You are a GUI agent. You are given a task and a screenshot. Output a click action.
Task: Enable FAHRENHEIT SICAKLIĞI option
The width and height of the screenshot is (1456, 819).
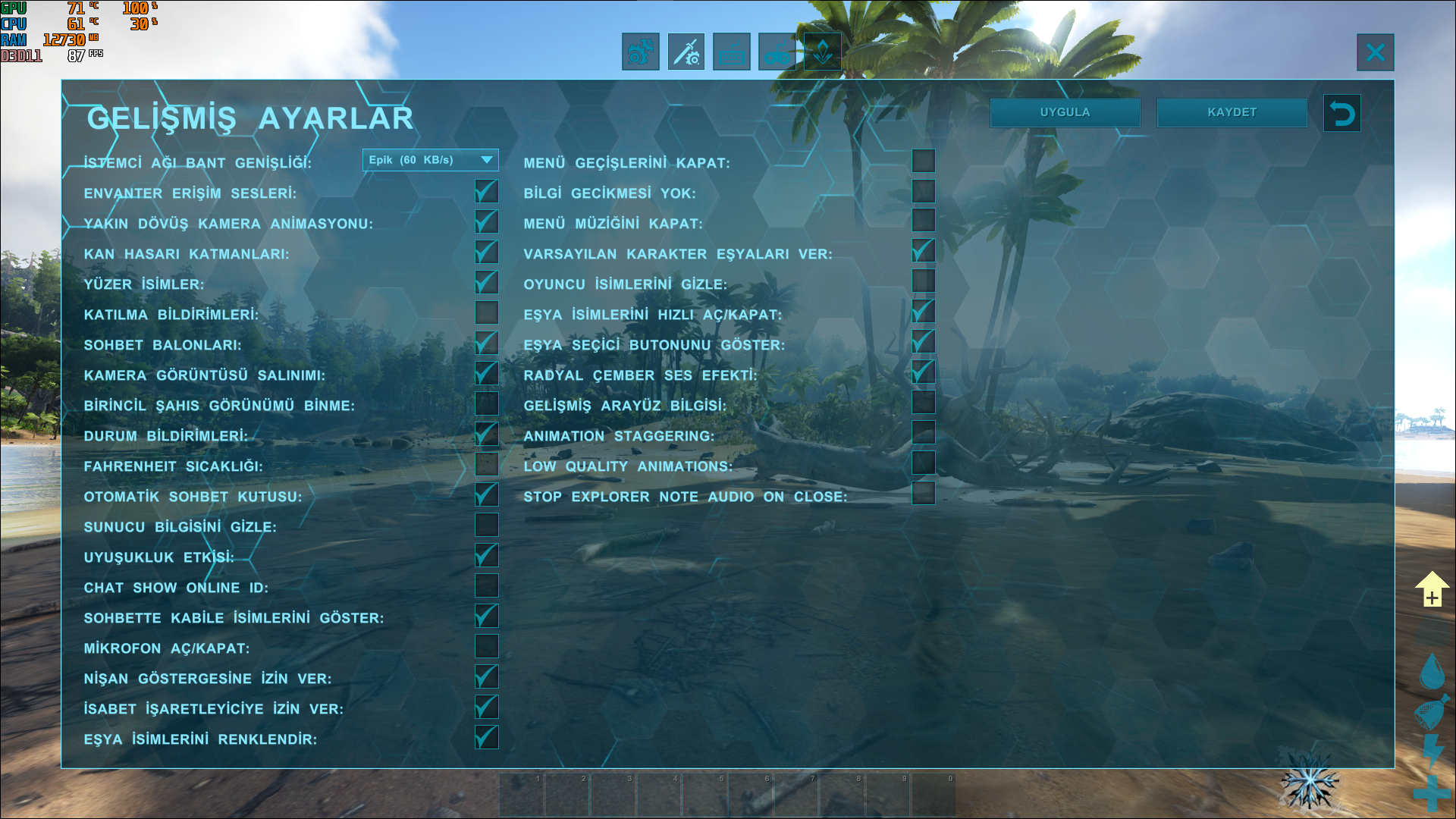click(x=486, y=464)
